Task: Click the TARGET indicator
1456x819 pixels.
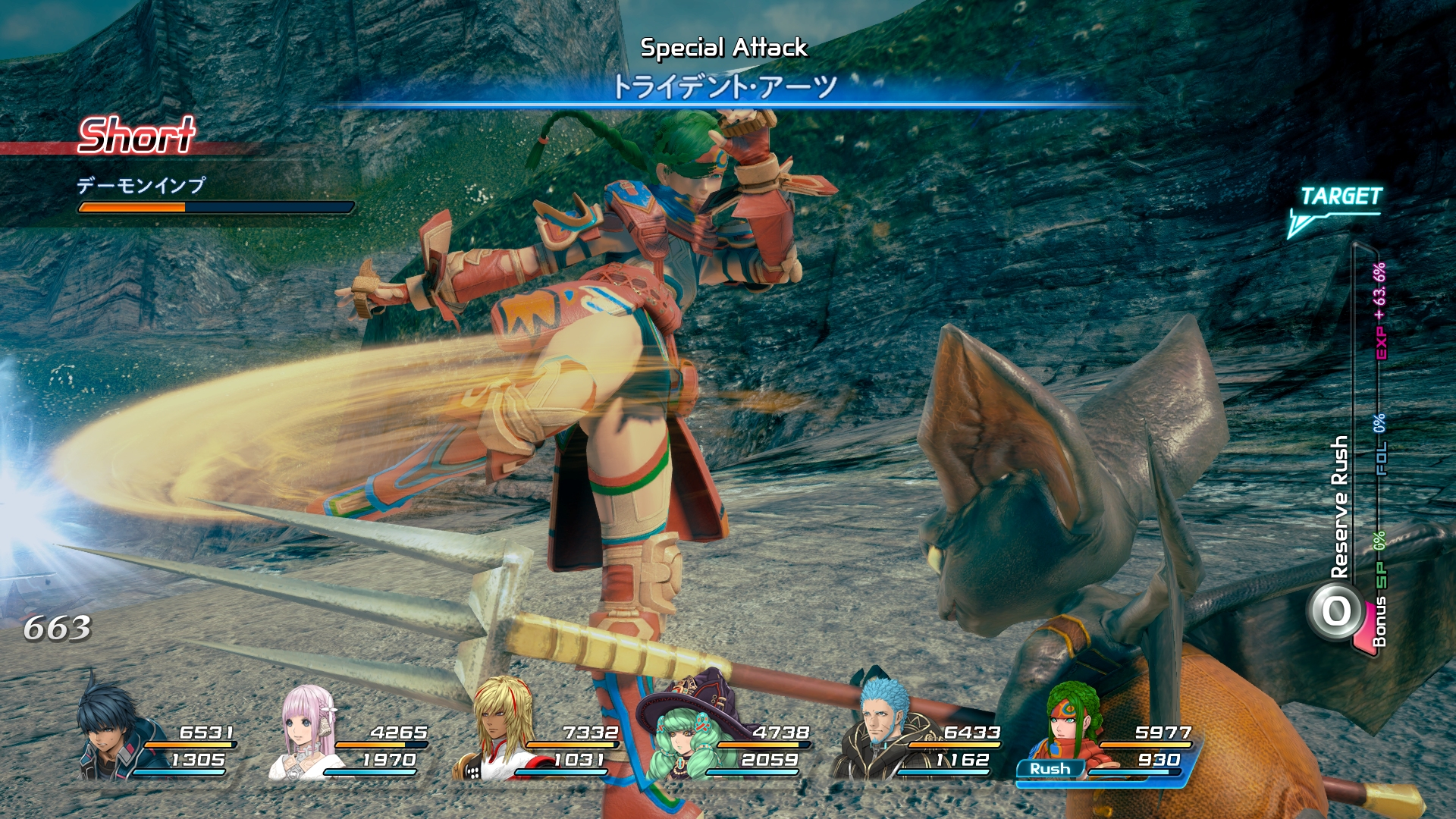Action: click(x=1341, y=197)
